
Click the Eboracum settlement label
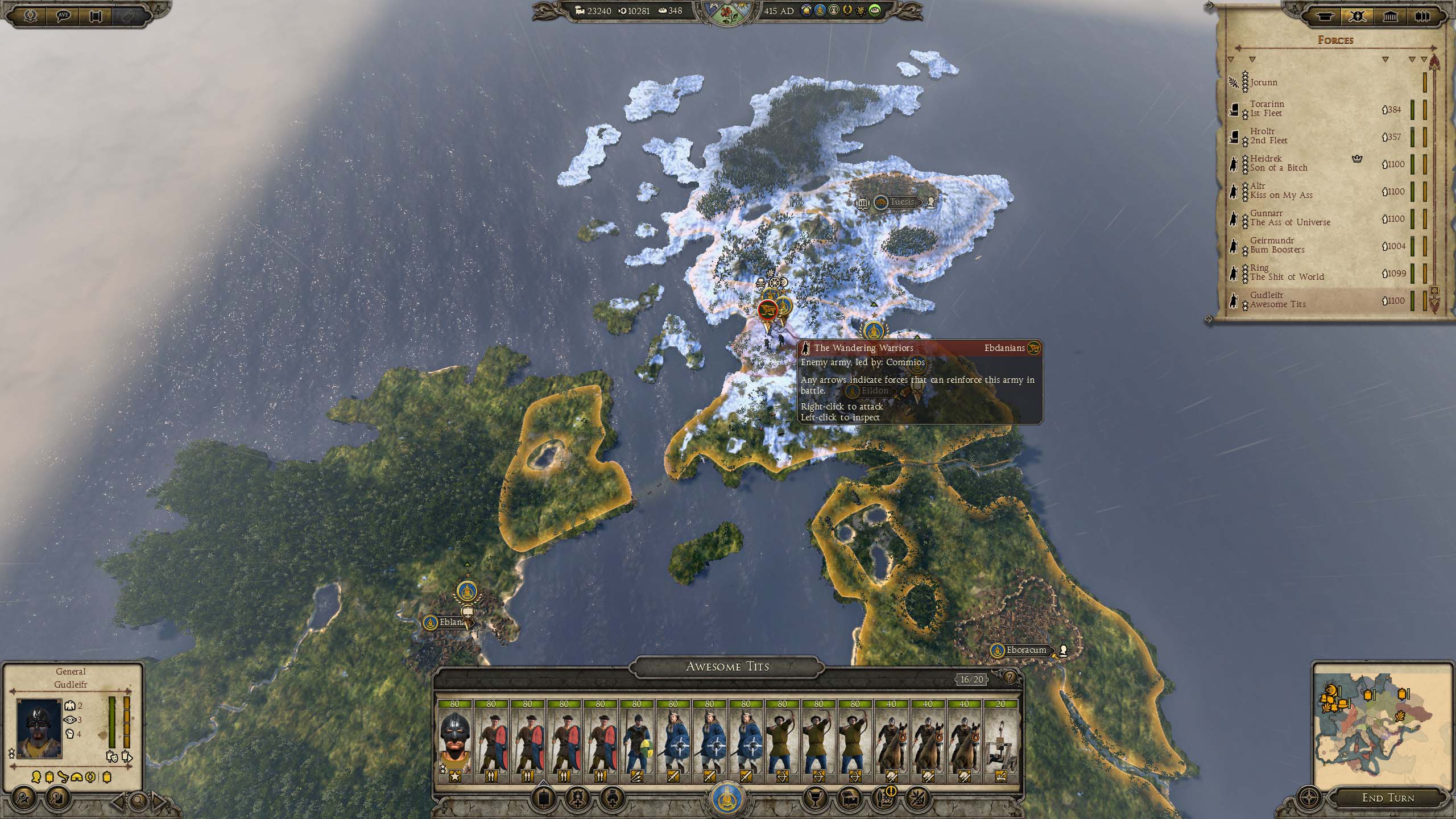[x=1025, y=650]
